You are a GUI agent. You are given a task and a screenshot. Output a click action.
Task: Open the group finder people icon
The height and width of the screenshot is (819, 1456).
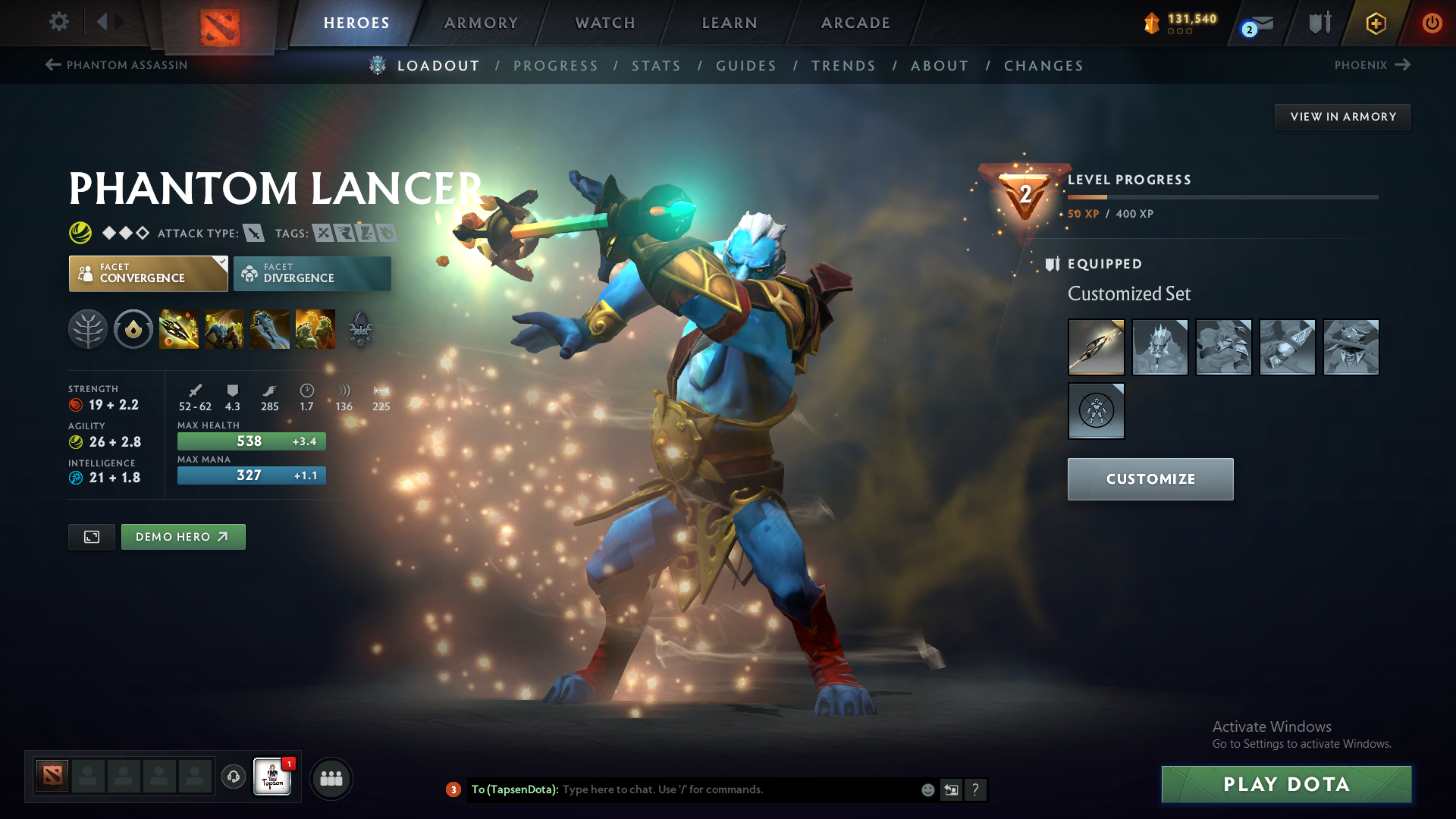coord(331,778)
